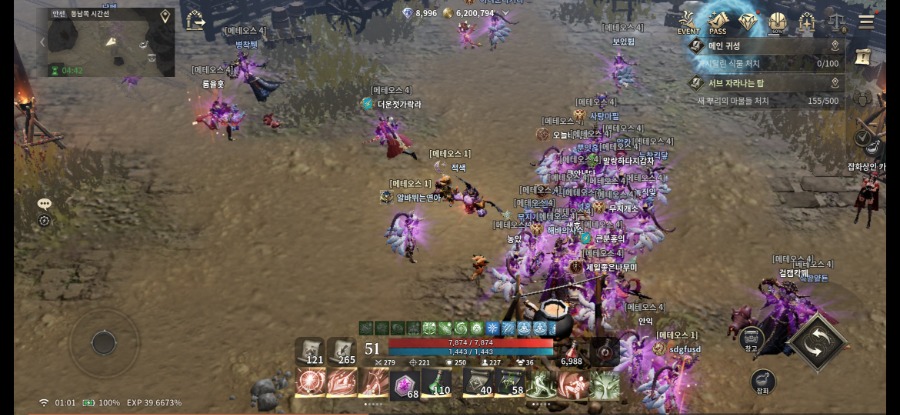Use the green potion with 110 count

click(437, 382)
